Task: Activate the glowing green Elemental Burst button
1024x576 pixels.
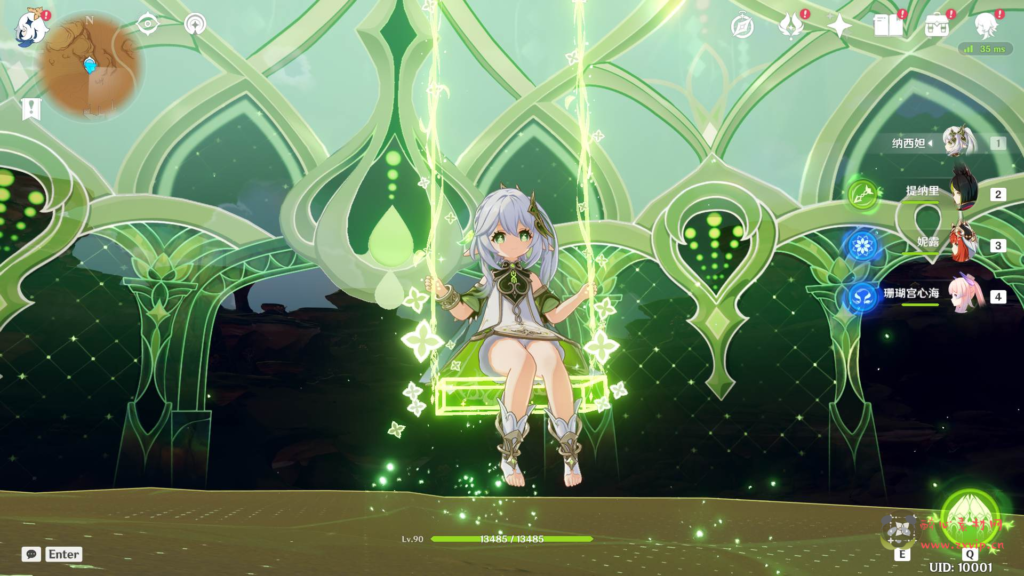Action: [x=969, y=515]
